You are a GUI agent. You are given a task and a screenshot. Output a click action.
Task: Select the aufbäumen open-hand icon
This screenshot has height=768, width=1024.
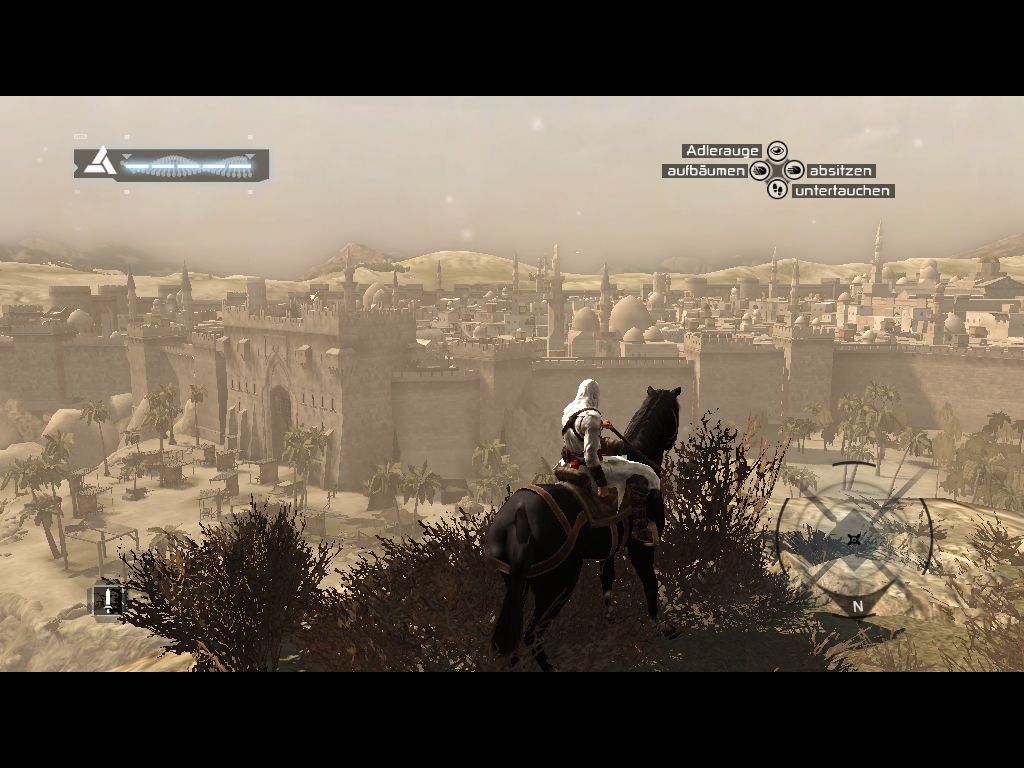(760, 171)
